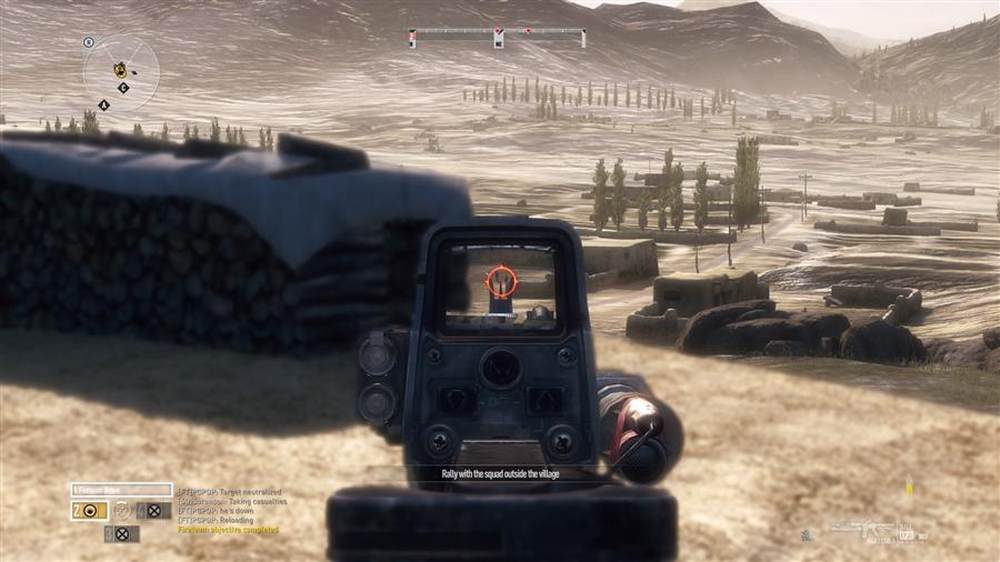This screenshot has width=1000, height=562.
Task: Click the north indicator on the radar
Action: click(89, 43)
